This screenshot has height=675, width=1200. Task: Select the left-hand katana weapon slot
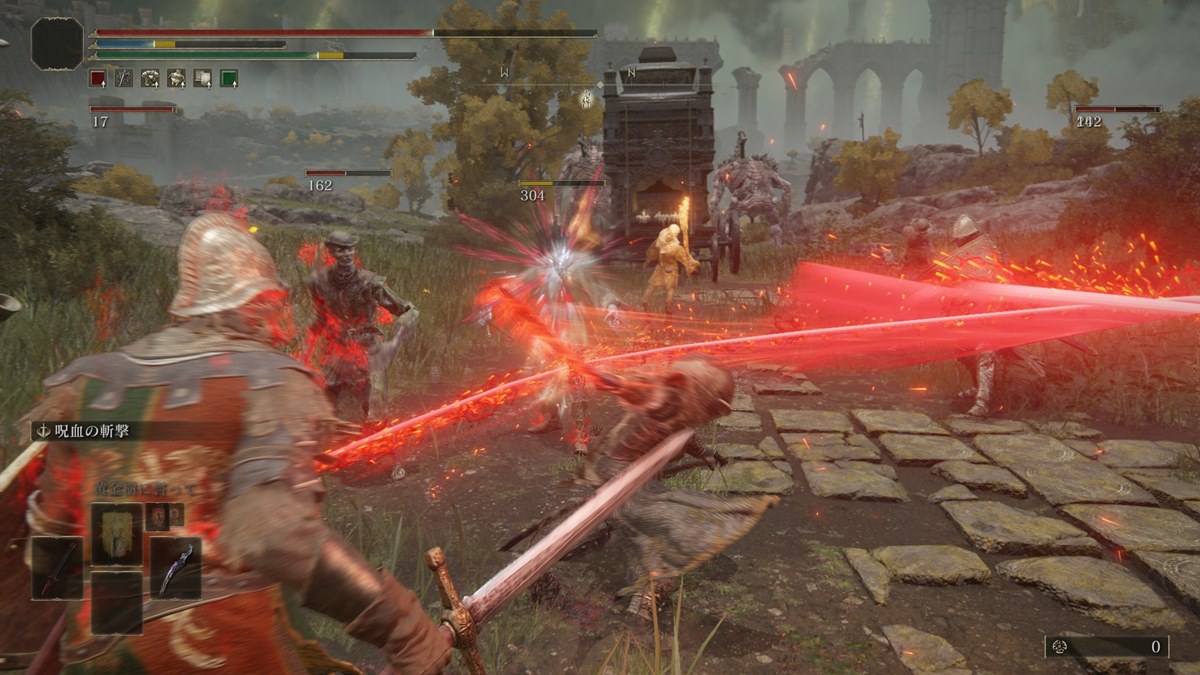pos(57,568)
